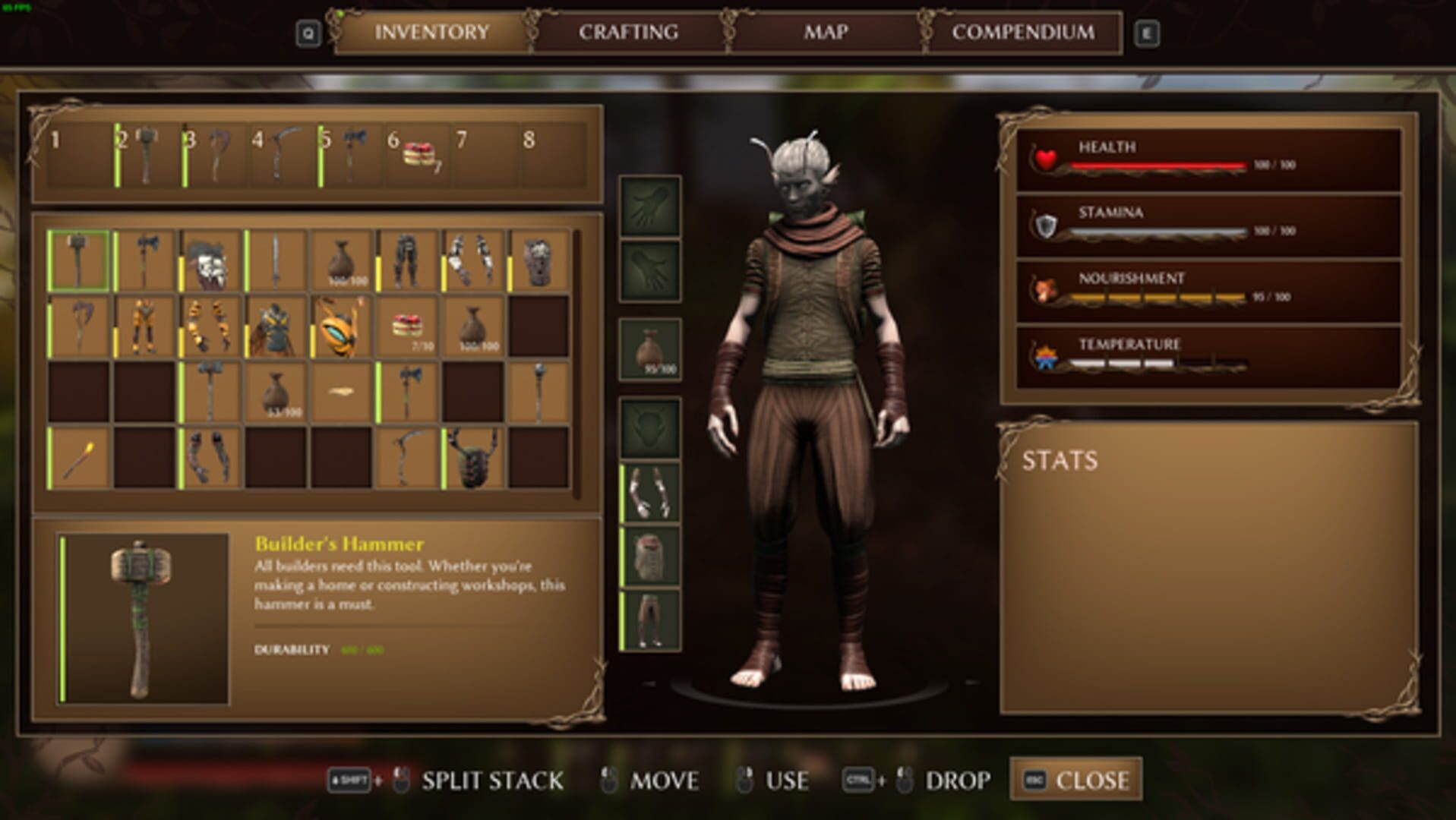
Task: Select the Compendium tab
Action: pos(1024,32)
